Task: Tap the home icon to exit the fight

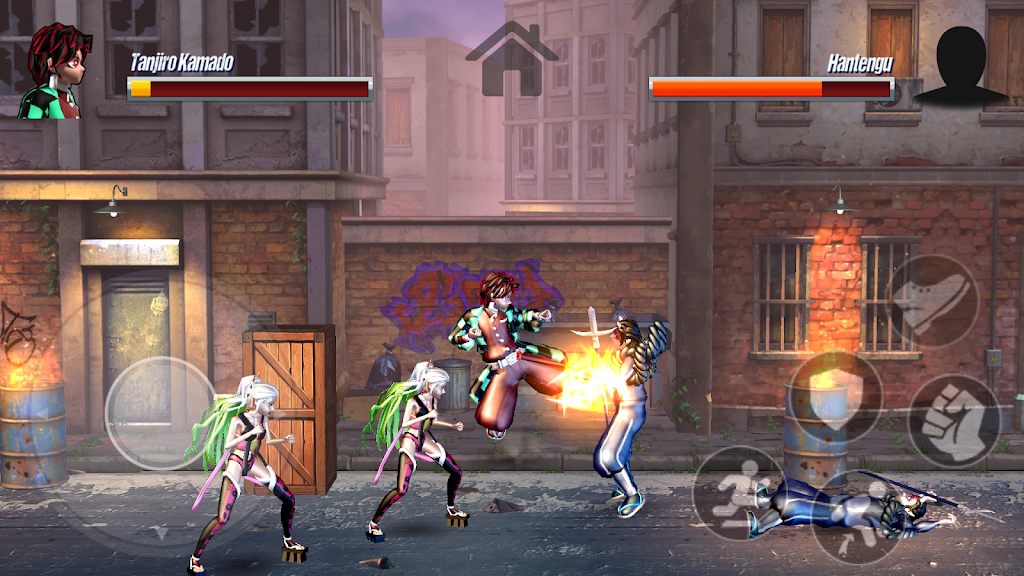Action: tap(511, 60)
